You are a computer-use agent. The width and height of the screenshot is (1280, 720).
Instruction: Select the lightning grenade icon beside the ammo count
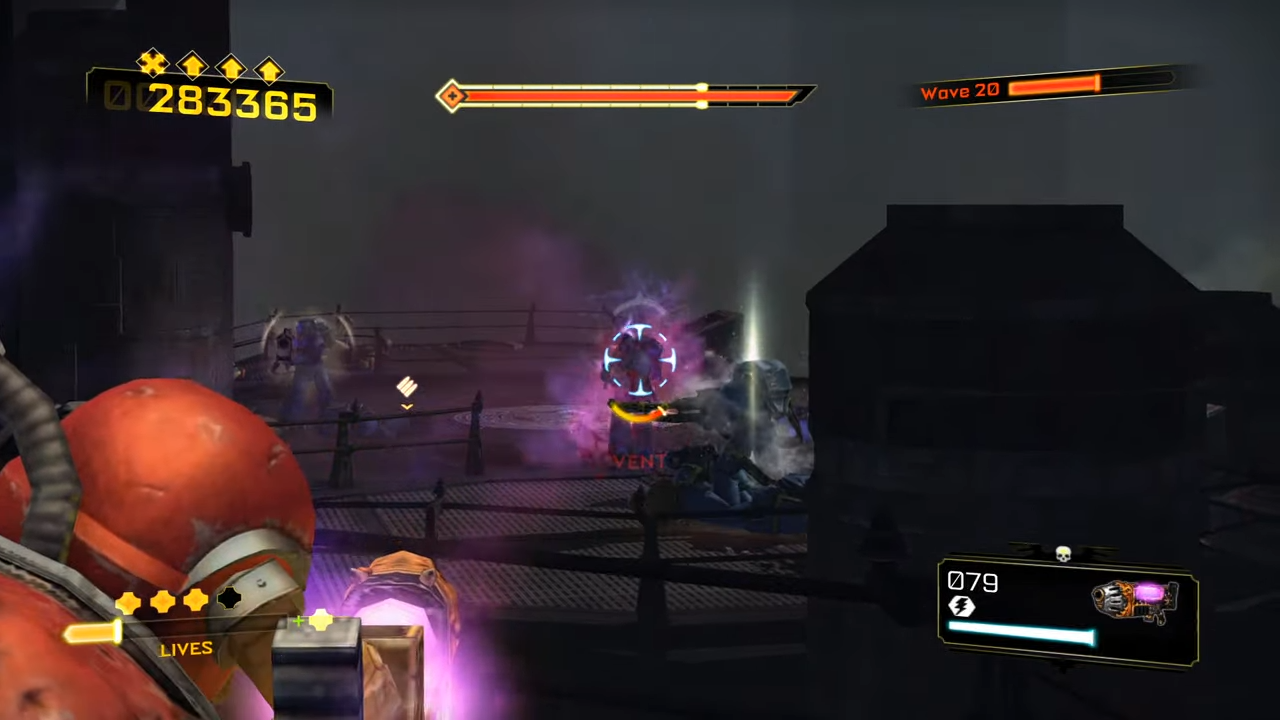[x=961, y=606]
